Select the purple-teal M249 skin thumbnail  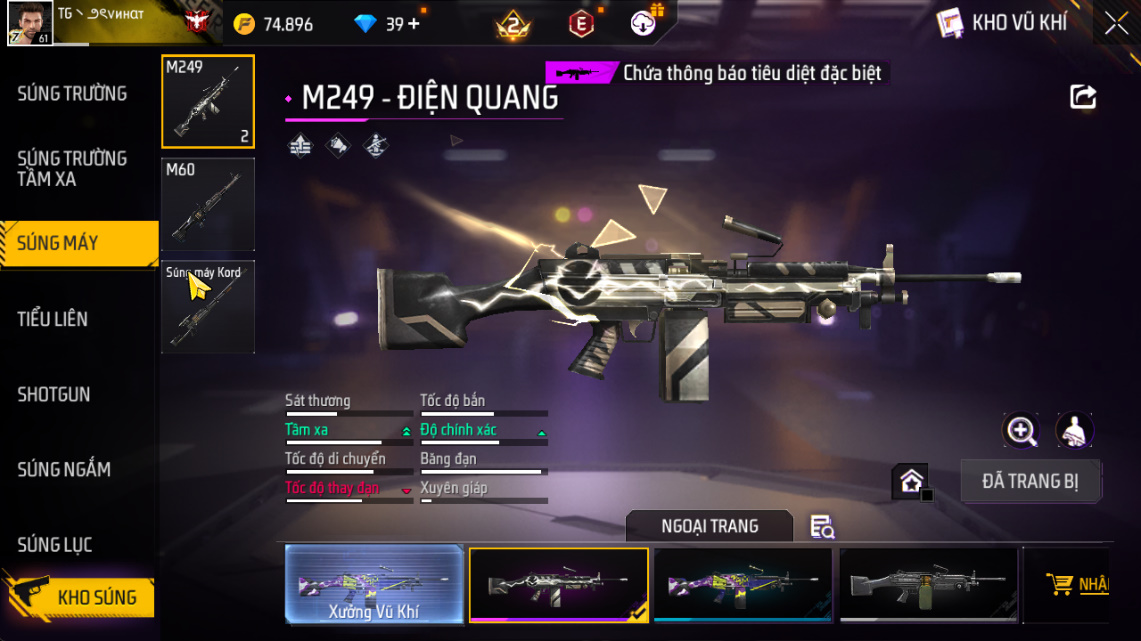coord(742,584)
